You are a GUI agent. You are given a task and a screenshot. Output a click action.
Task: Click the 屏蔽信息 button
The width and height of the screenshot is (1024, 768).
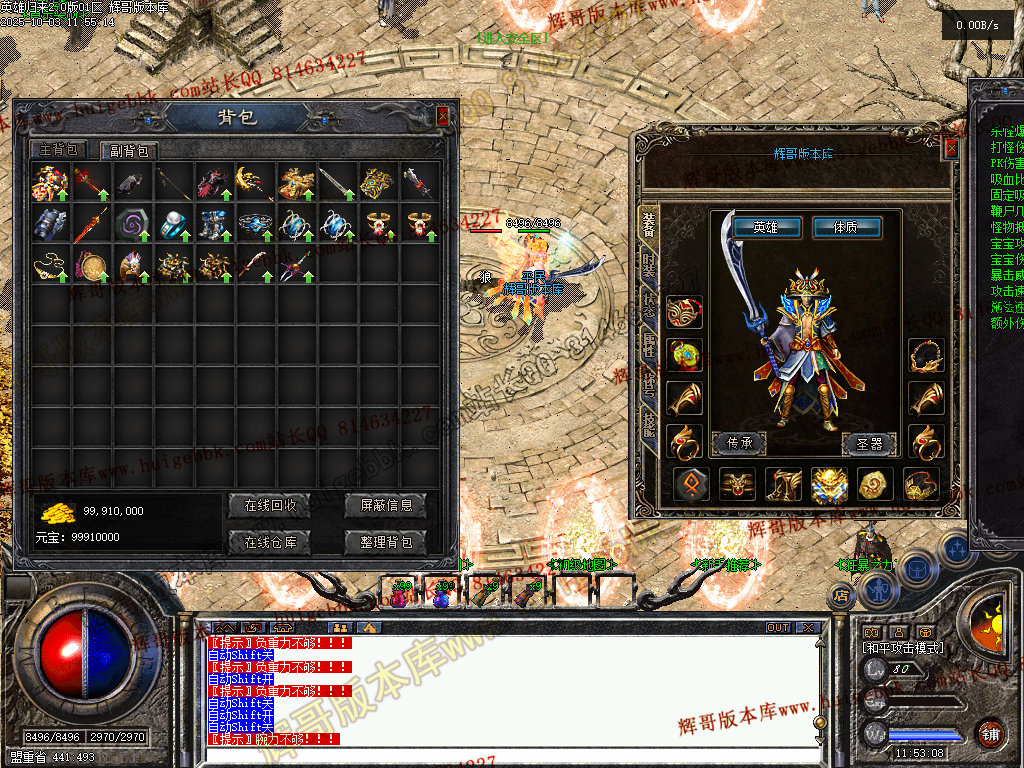click(385, 505)
